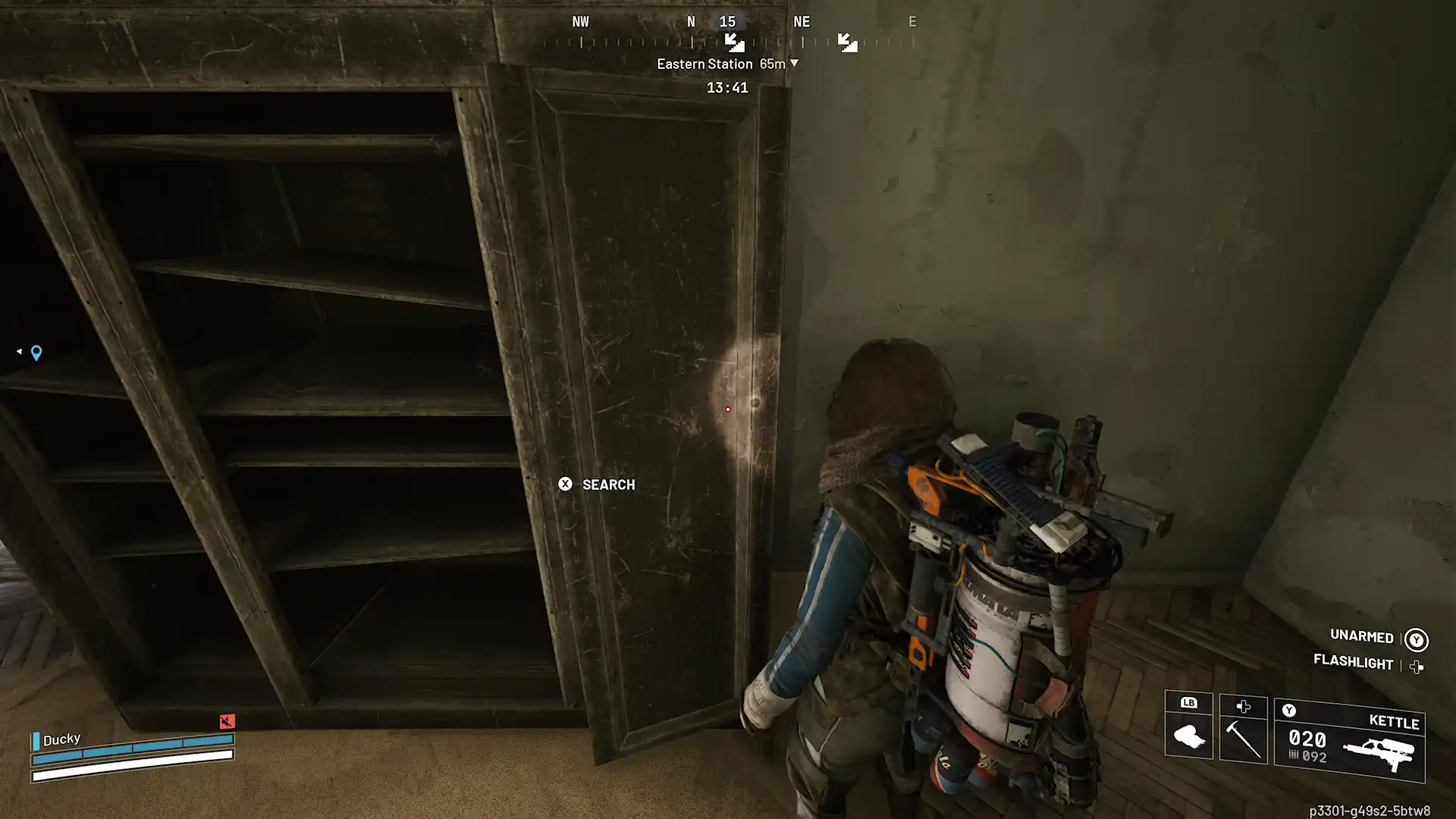Select the blue map pin waypoint indicator

click(36, 353)
